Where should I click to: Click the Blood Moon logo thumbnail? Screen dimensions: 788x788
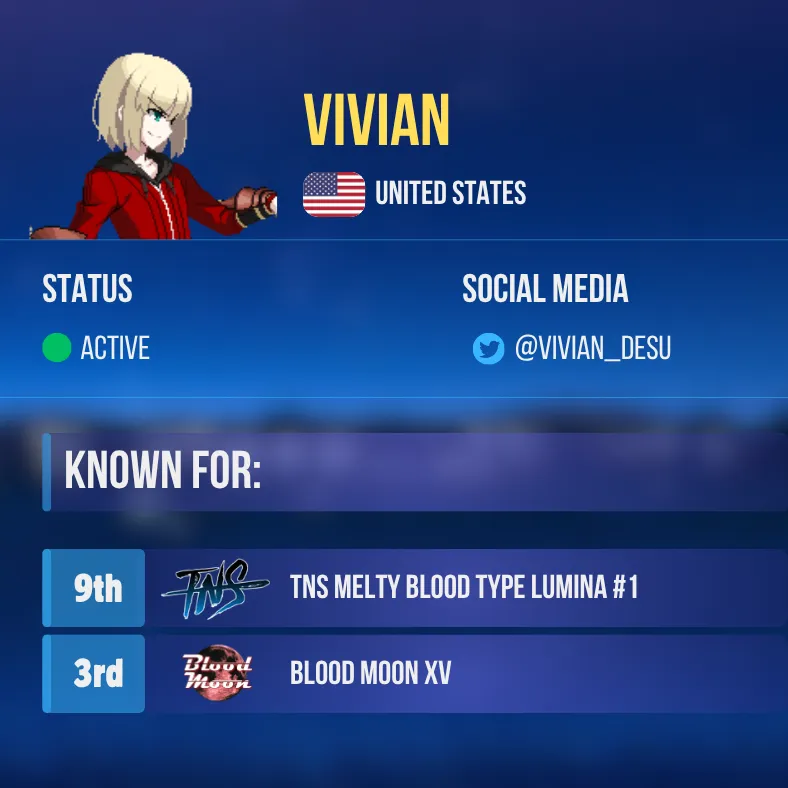tap(217, 674)
